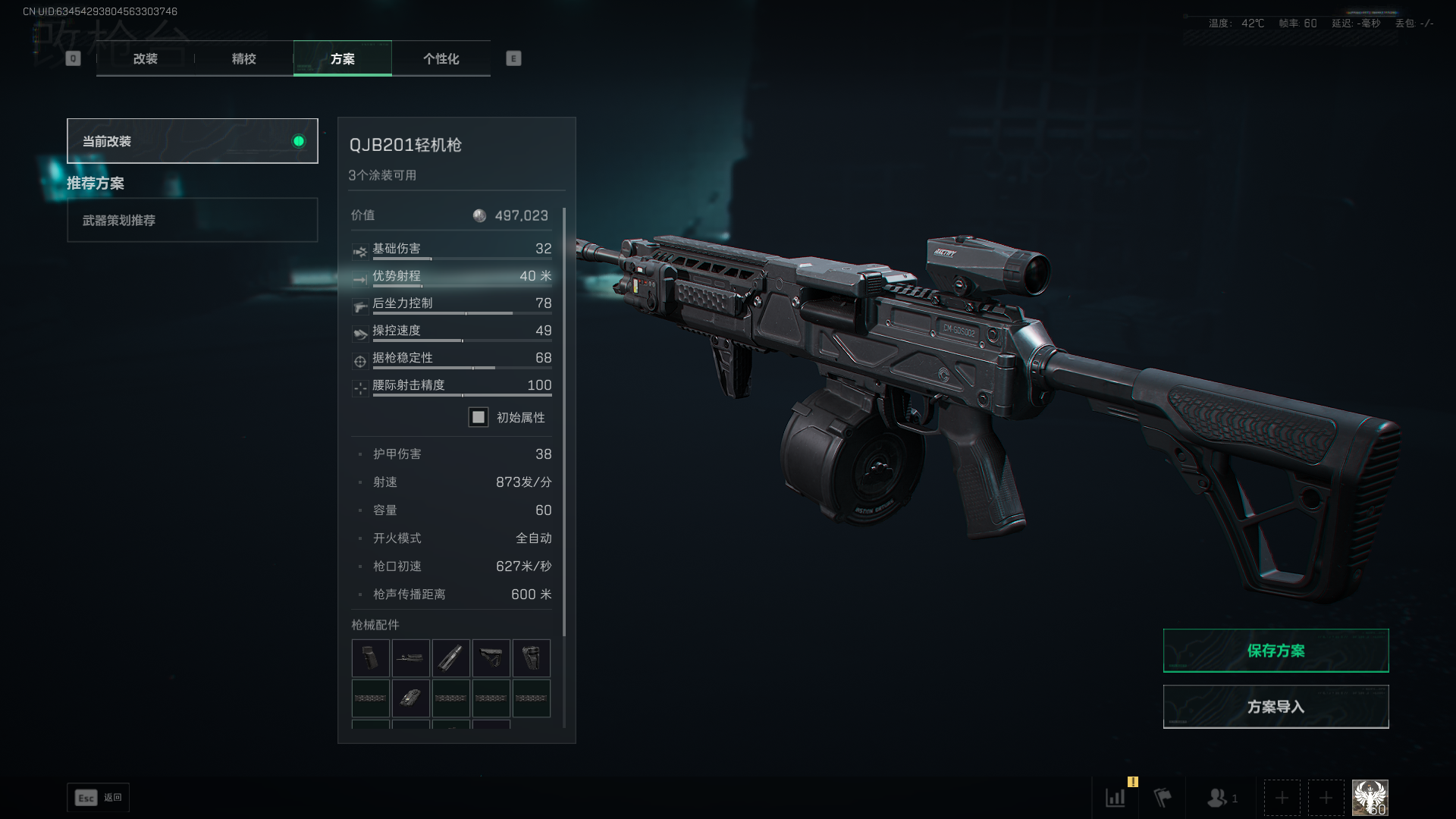Click the 腰际射击精度 hipfire icon

[x=359, y=388]
